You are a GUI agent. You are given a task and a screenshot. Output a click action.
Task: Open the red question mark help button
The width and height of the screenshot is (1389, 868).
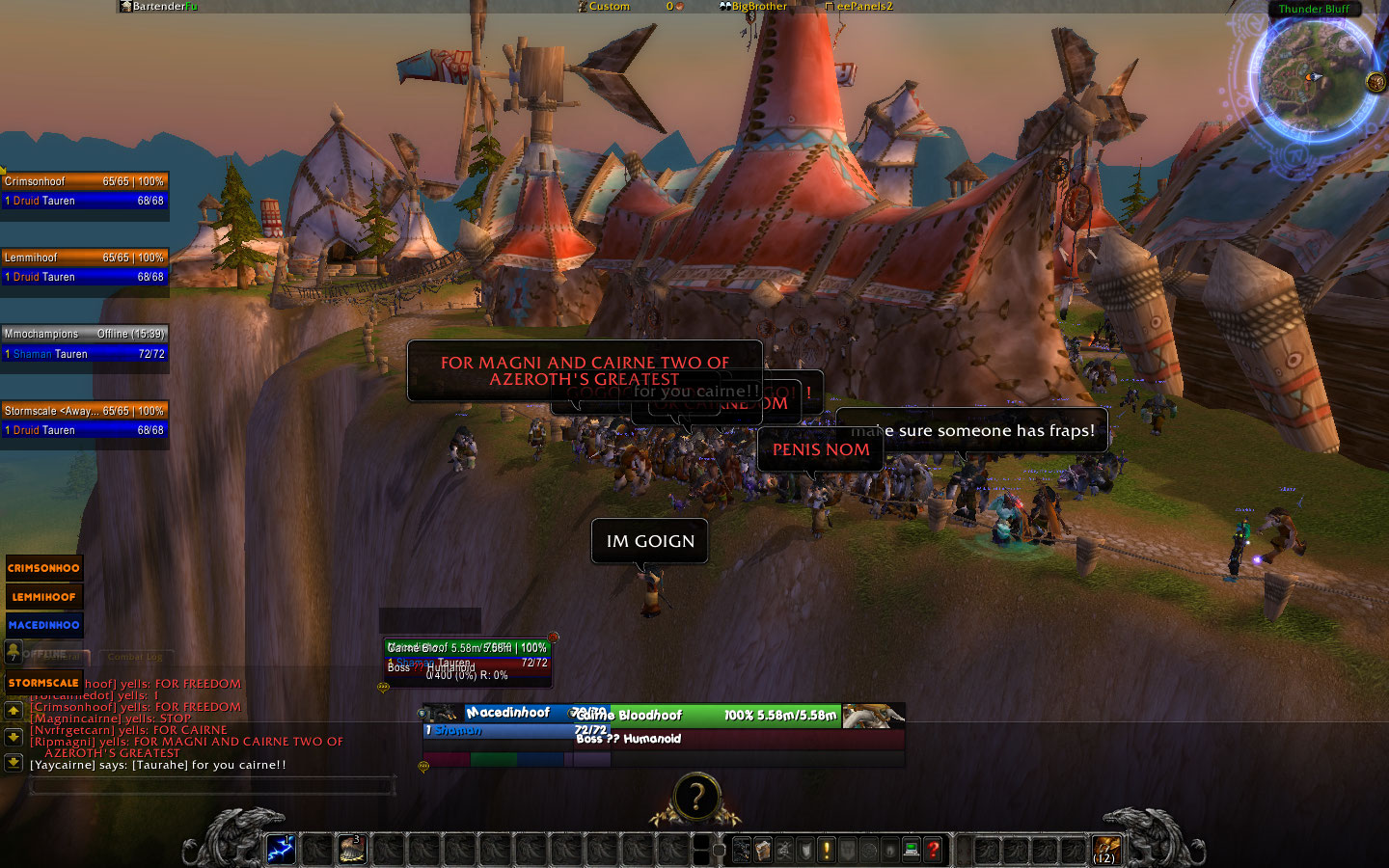(933, 850)
